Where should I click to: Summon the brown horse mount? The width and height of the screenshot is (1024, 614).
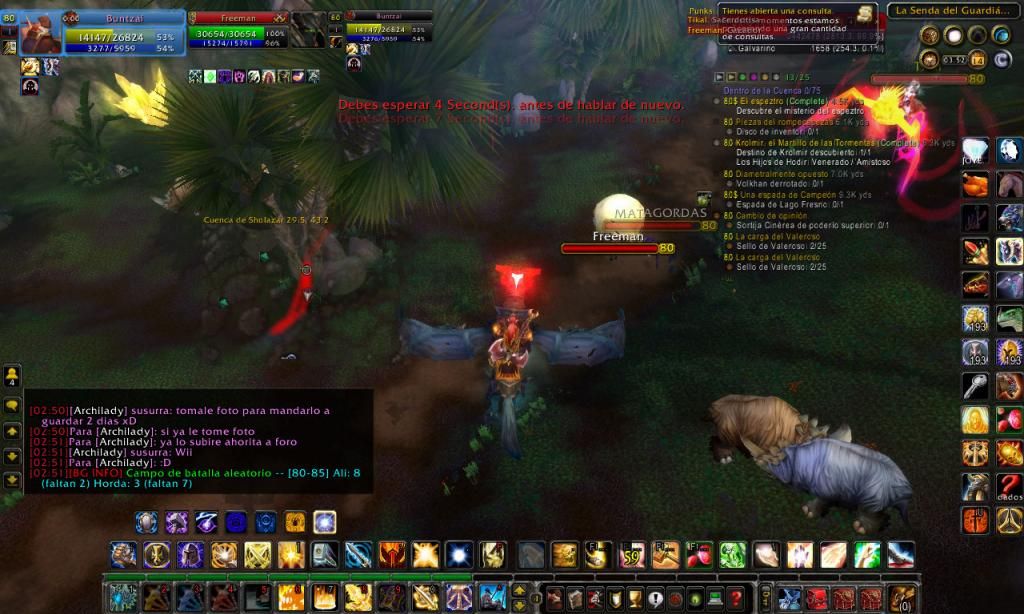pos(1009,185)
